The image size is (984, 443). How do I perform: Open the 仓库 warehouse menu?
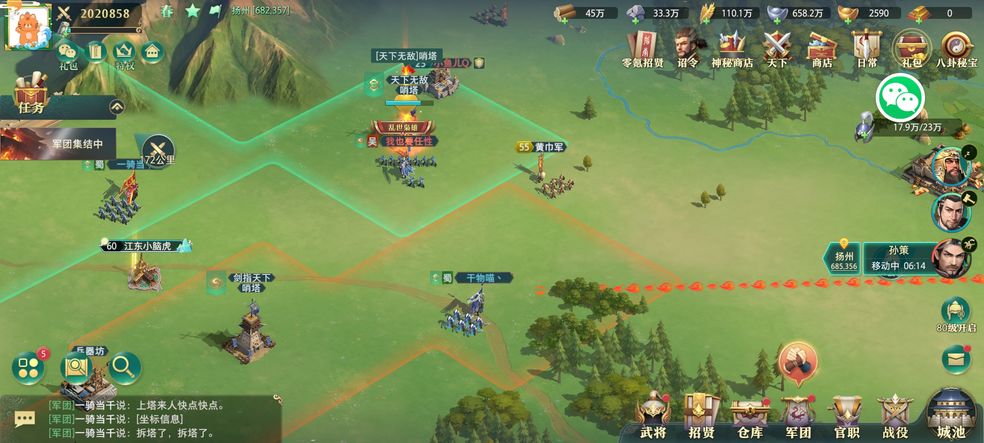[x=748, y=413]
